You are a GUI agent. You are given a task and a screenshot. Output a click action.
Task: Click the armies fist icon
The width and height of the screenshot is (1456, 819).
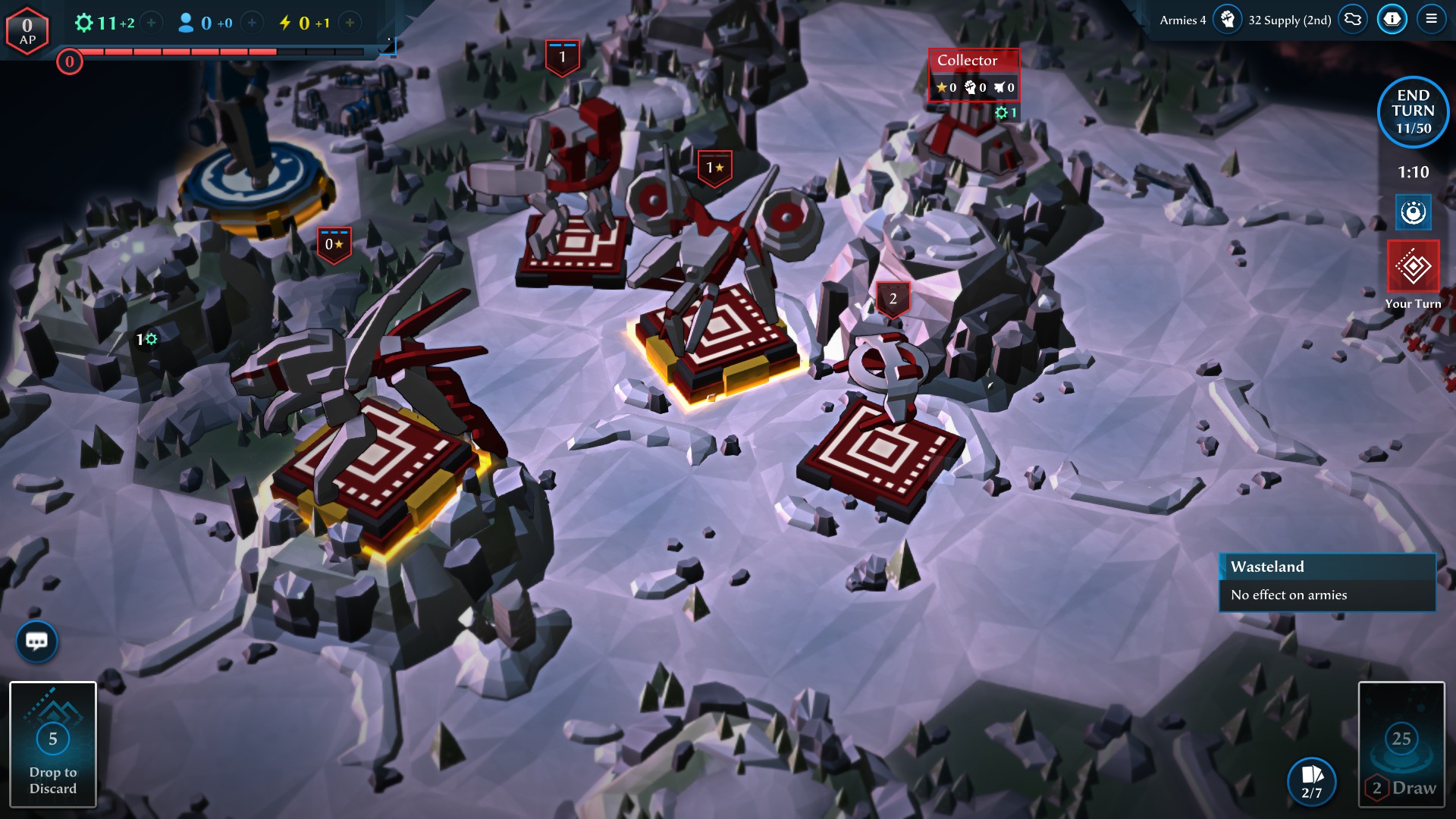pyautogui.click(x=1227, y=19)
